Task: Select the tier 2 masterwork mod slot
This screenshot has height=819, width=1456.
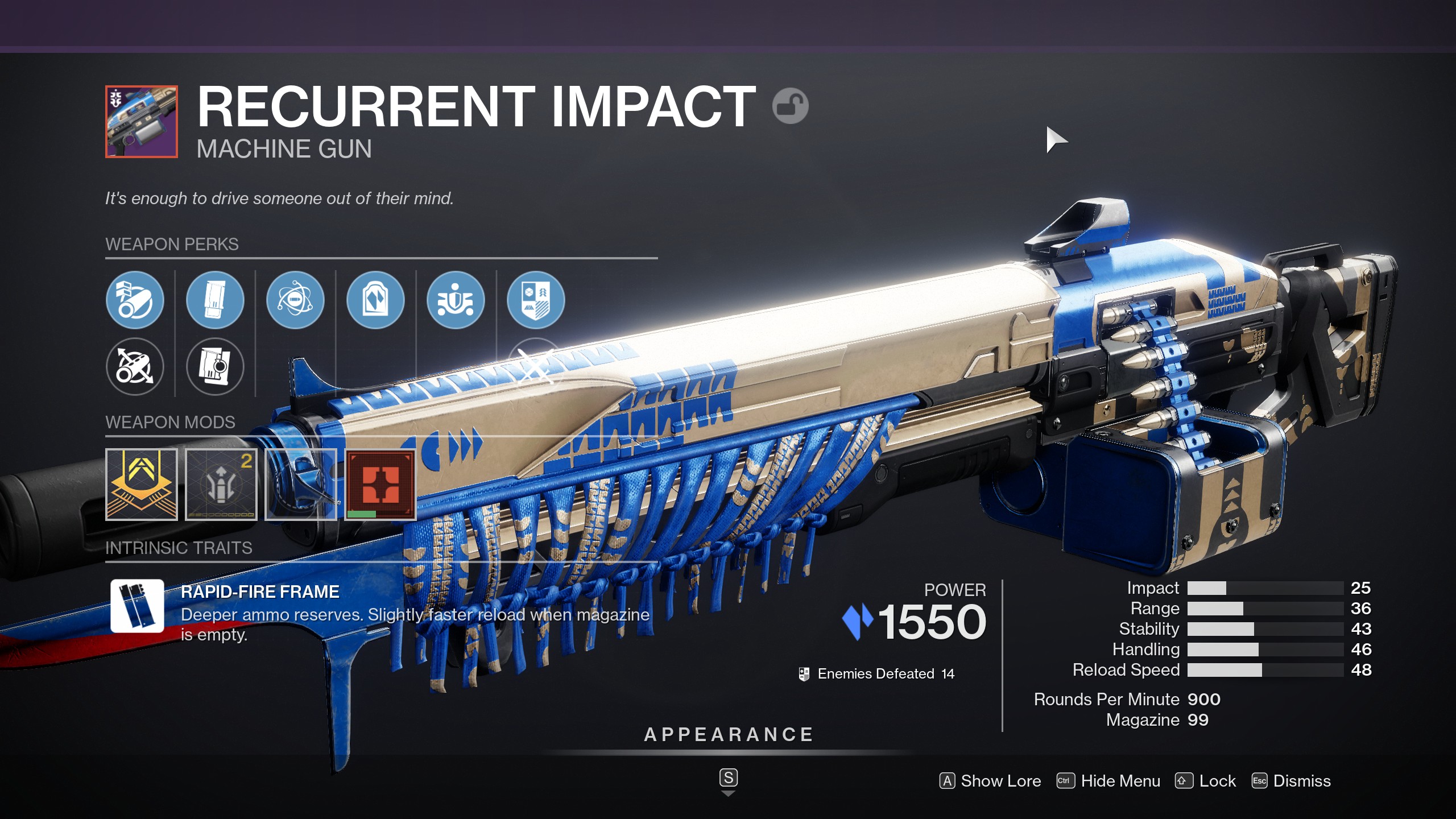Action: point(221,484)
